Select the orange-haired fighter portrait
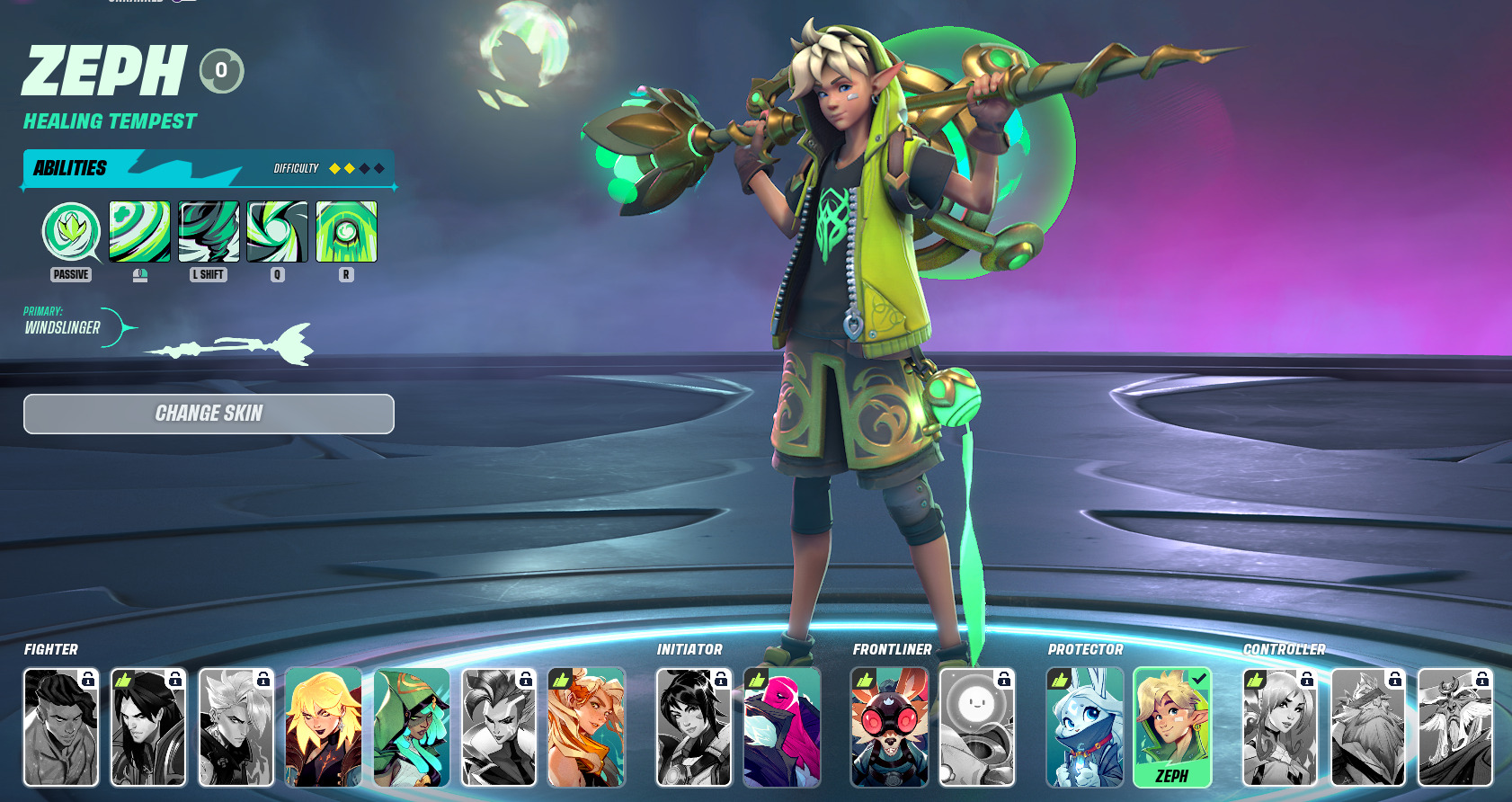Viewport: 1512px width, 802px height. tap(586, 726)
